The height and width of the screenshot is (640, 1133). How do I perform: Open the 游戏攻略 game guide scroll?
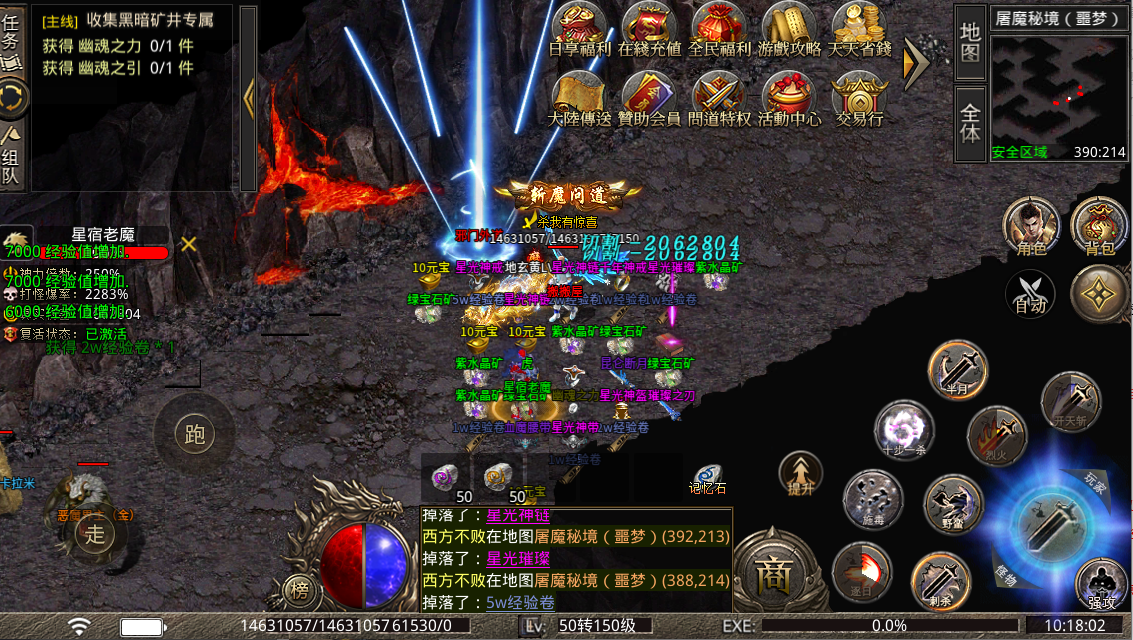tap(790, 30)
